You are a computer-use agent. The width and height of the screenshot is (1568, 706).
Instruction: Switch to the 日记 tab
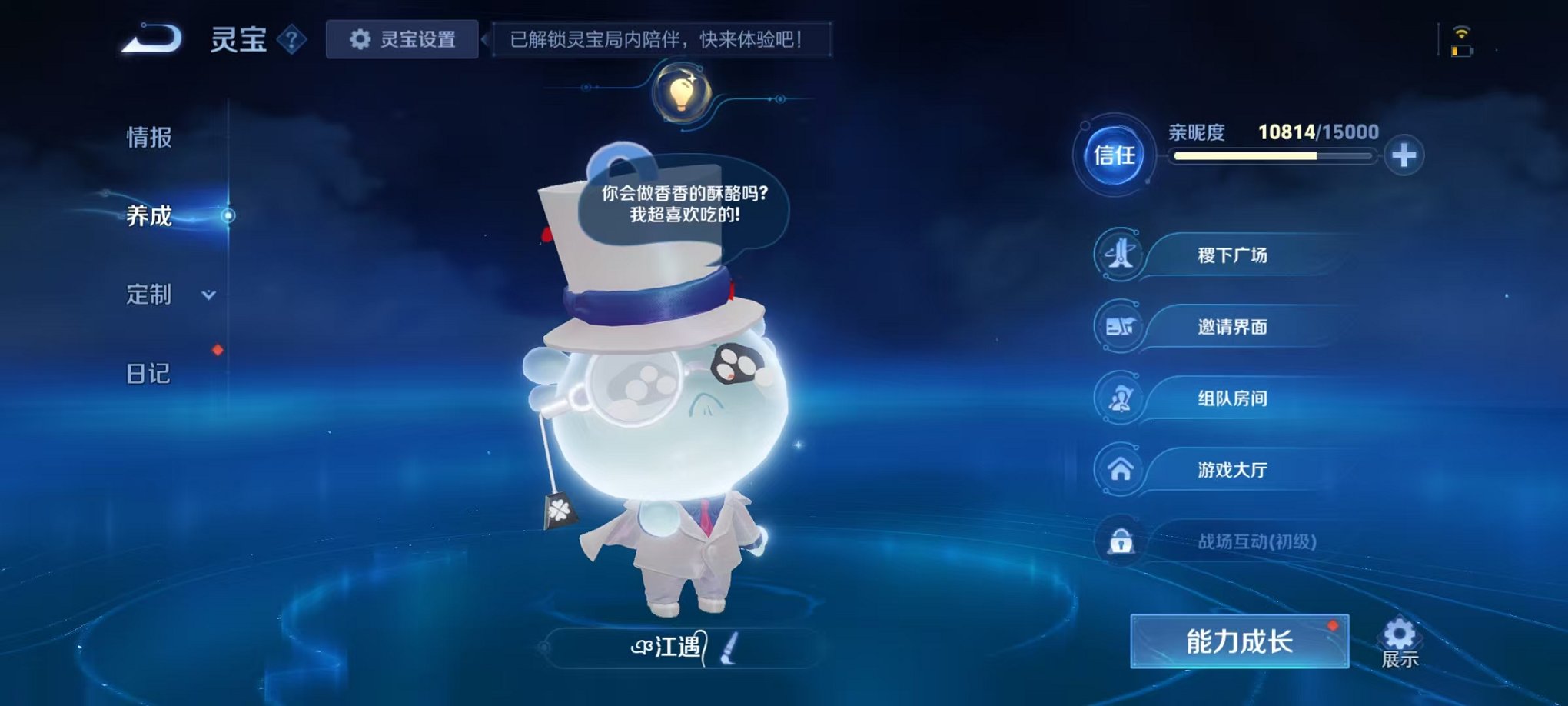click(x=148, y=375)
